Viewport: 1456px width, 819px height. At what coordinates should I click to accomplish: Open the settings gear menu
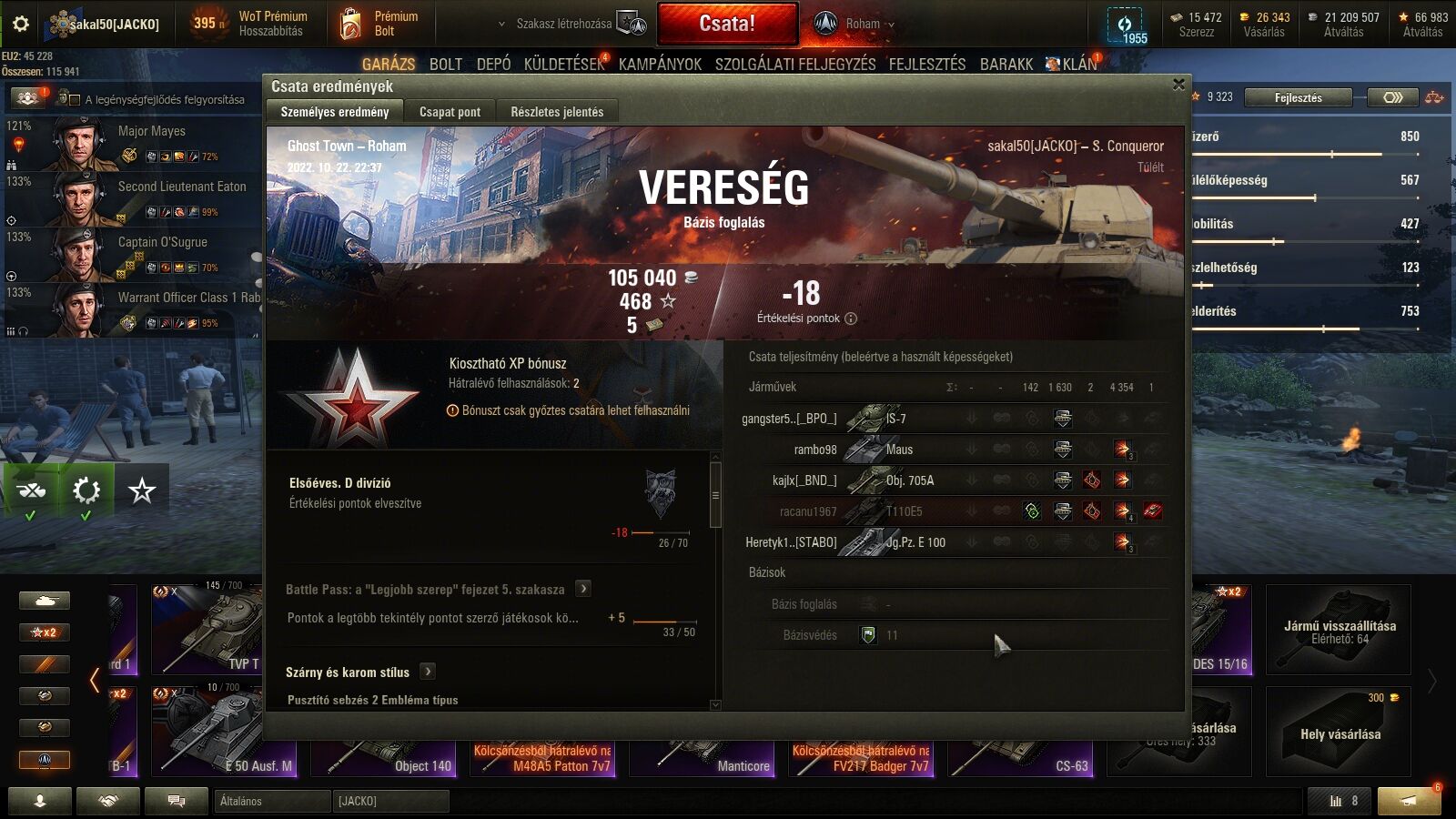pos(20,24)
